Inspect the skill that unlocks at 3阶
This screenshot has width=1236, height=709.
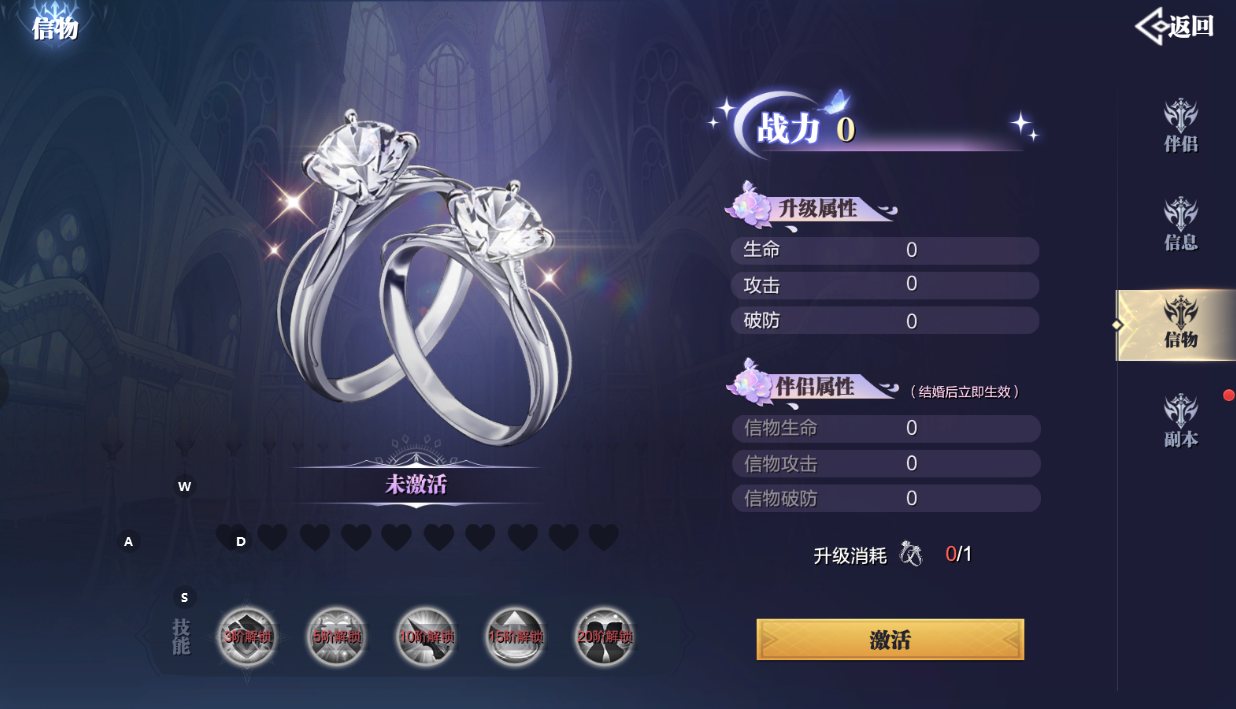(245, 636)
